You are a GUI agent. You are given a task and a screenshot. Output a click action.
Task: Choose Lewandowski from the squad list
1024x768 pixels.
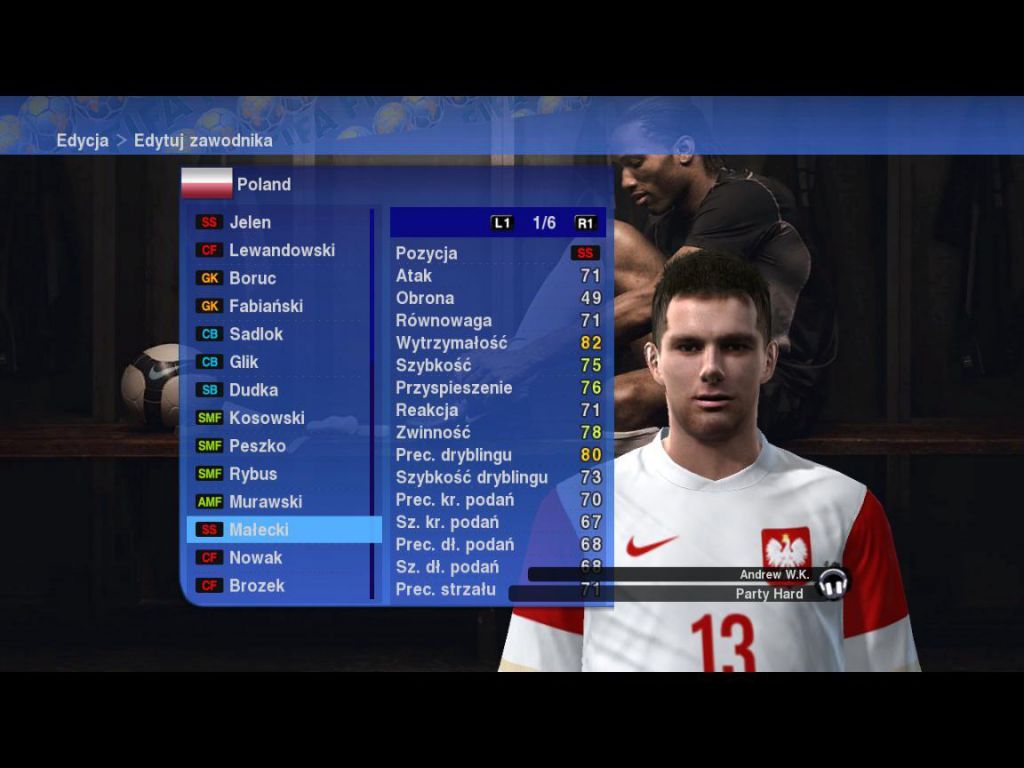tap(281, 250)
